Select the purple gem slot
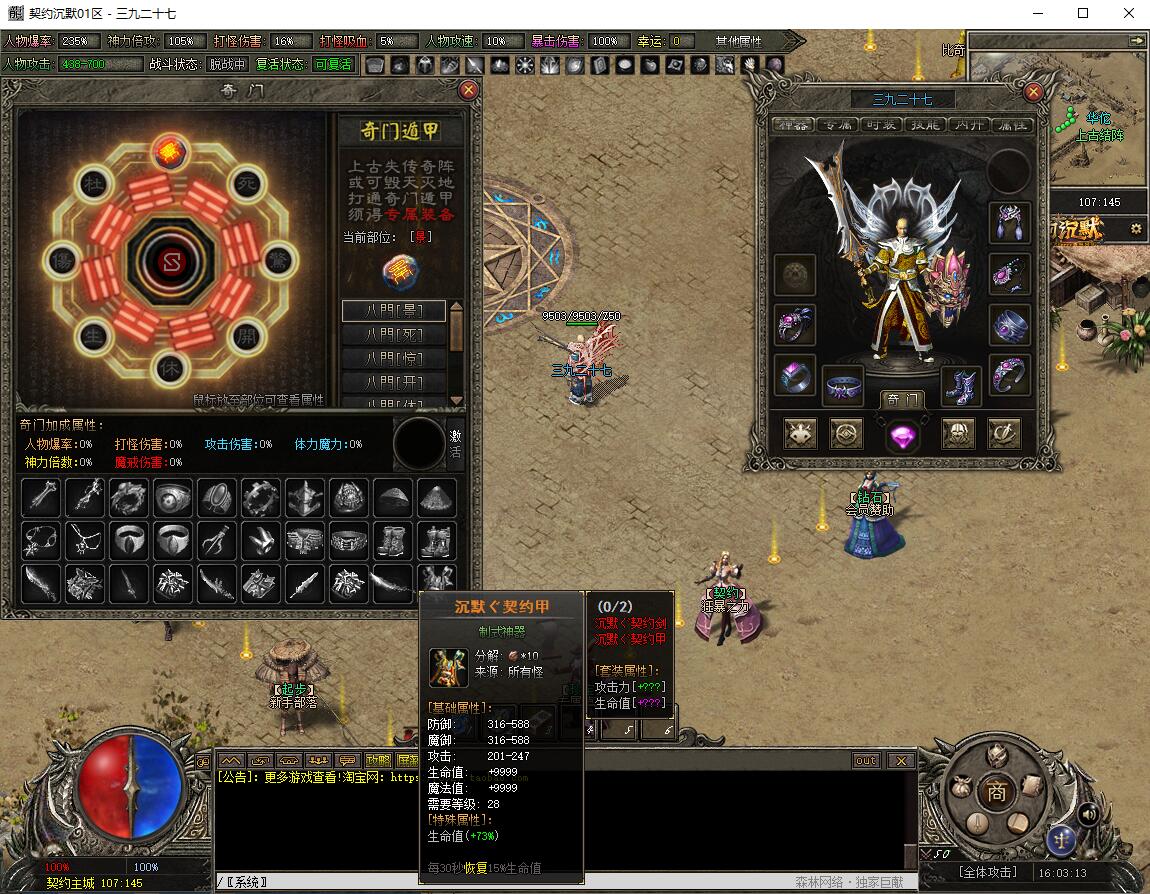Screen dimensions: 1150x894 [901, 434]
